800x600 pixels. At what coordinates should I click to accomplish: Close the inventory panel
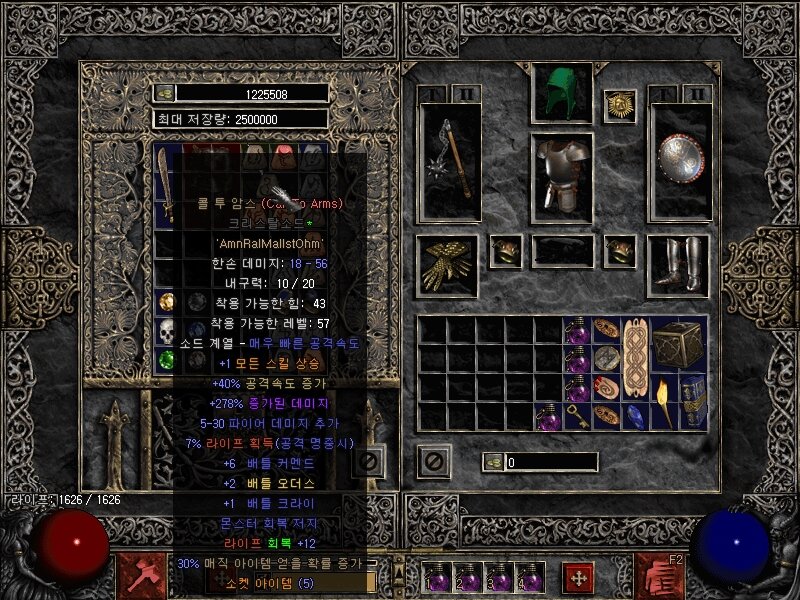coord(434,461)
